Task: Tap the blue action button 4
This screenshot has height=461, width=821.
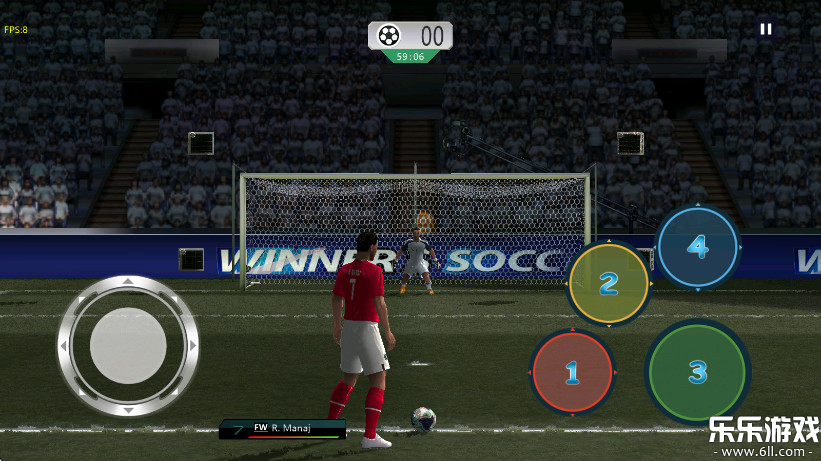Action: (x=697, y=246)
